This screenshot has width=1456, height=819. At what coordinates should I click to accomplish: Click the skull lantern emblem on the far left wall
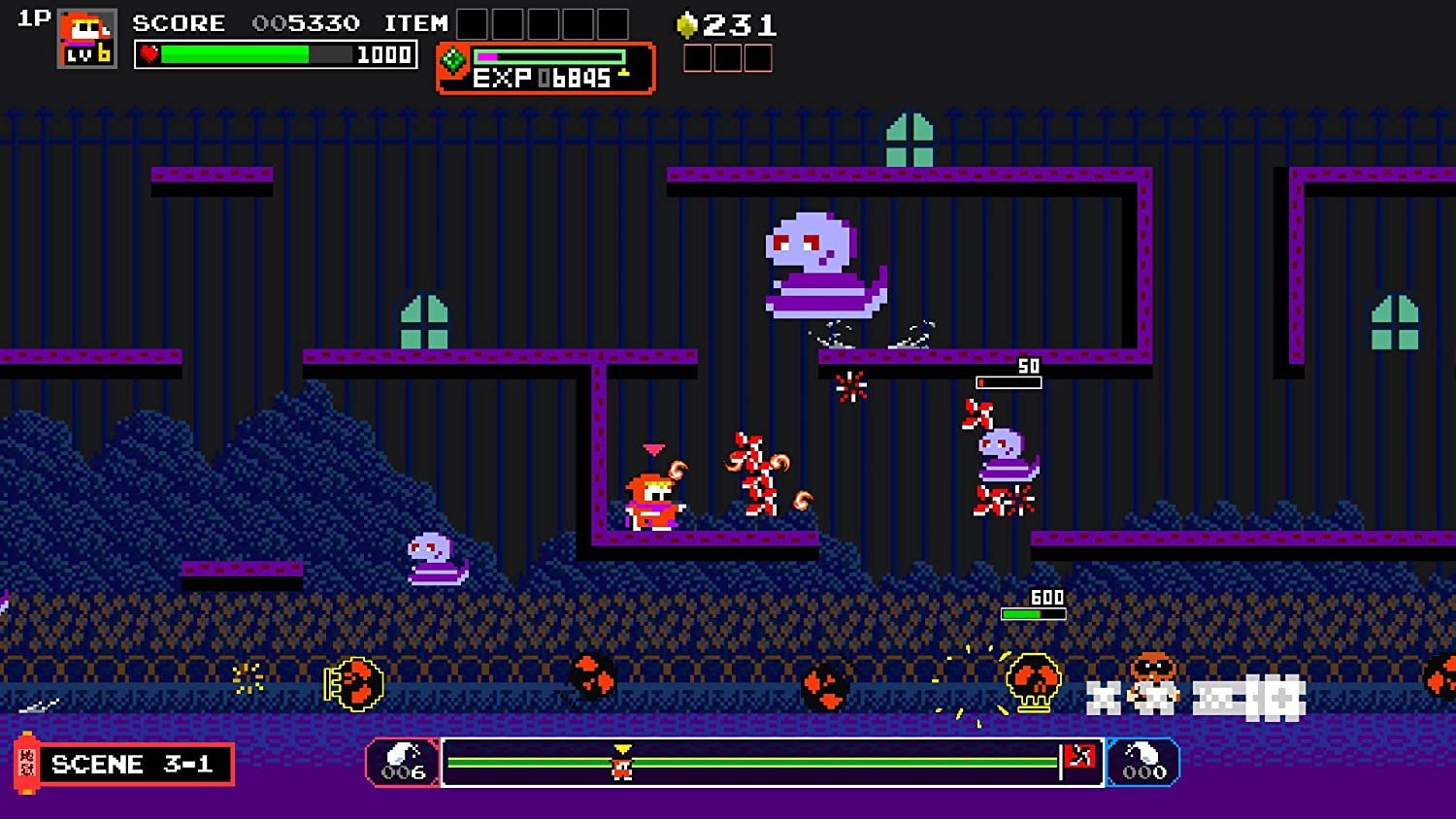tap(355, 681)
